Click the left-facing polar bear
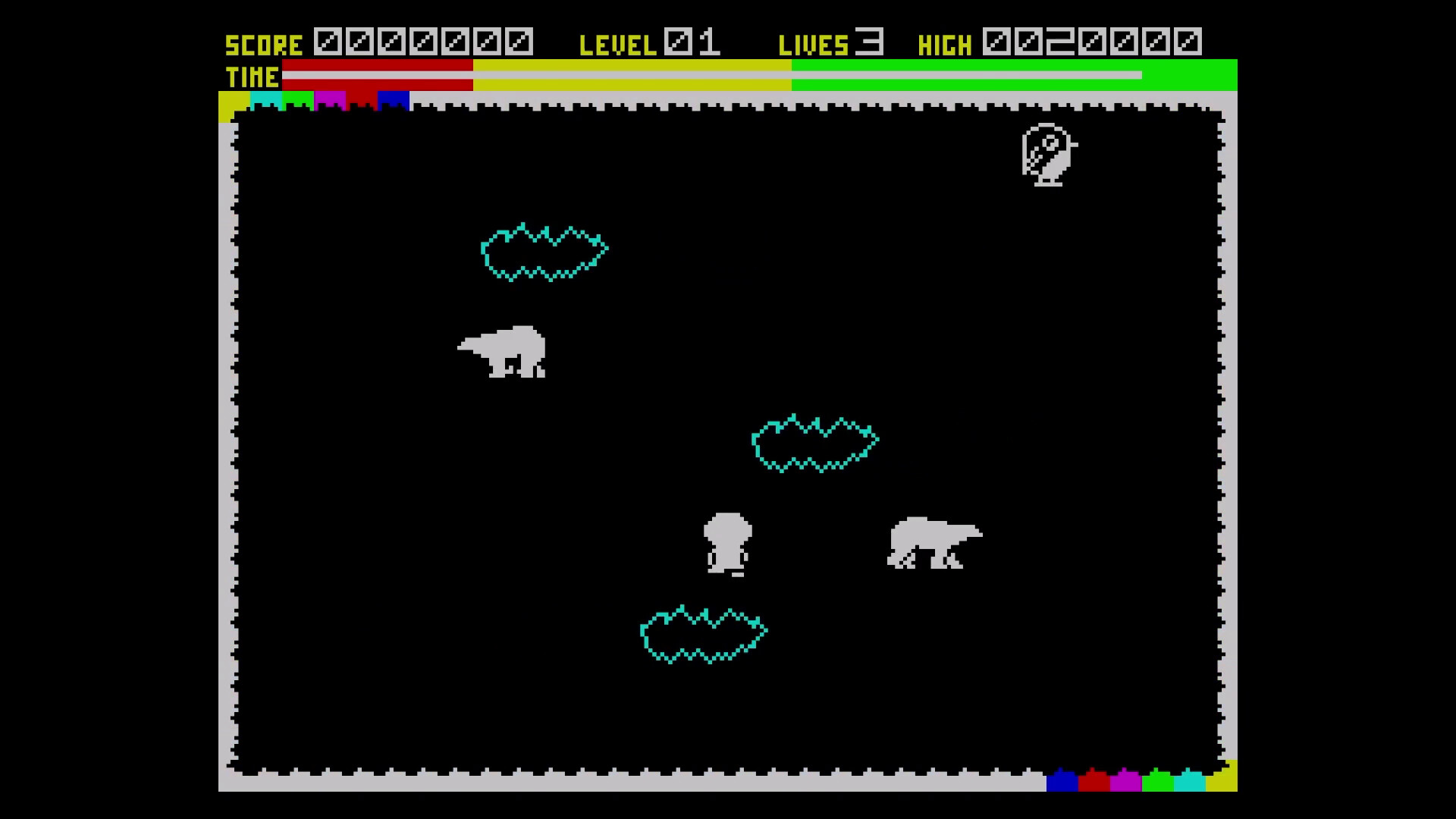 [502, 350]
